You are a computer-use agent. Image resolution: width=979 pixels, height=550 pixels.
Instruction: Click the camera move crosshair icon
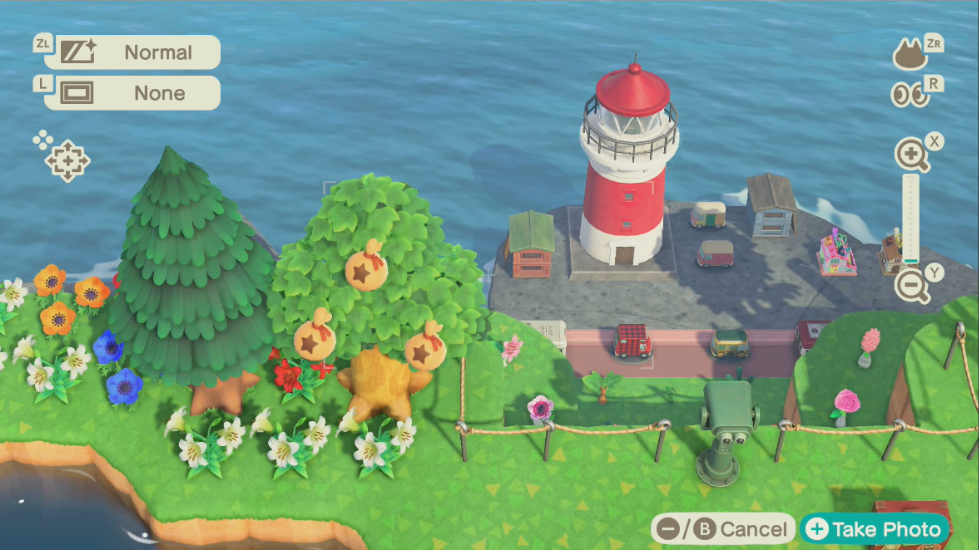pos(68,160)
